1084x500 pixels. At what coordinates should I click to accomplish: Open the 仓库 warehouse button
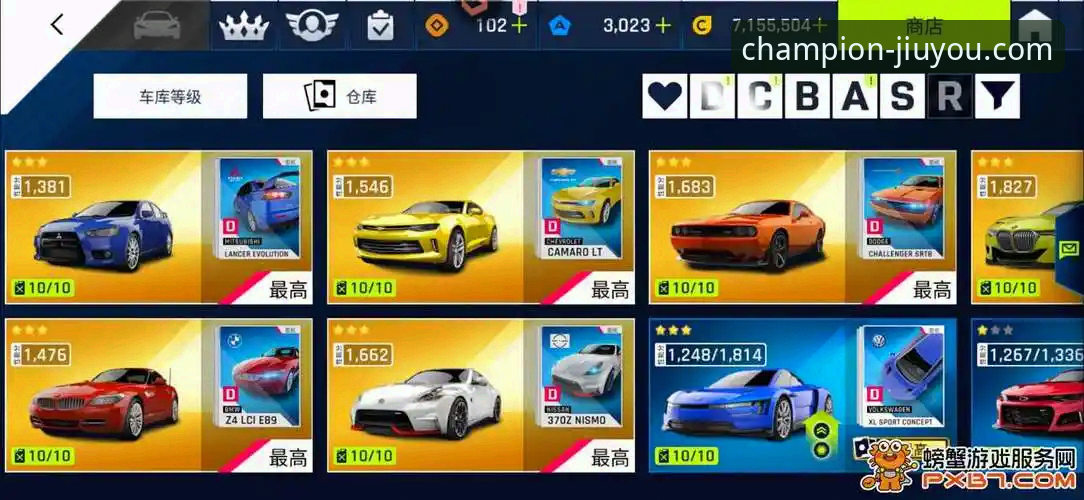tap(339, 97)
